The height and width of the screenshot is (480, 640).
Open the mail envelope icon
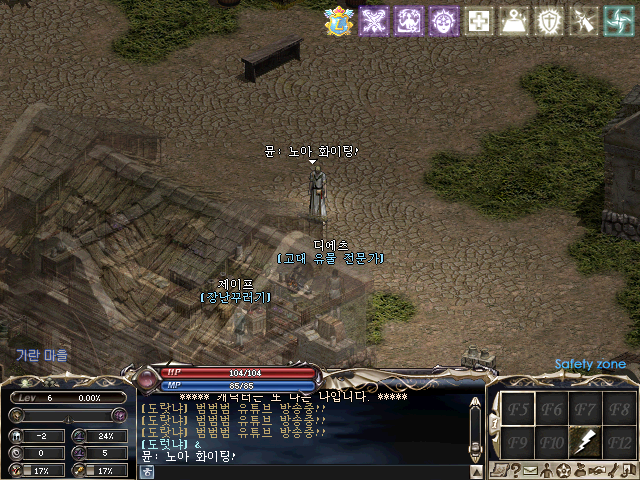click(x=531, y=470)
